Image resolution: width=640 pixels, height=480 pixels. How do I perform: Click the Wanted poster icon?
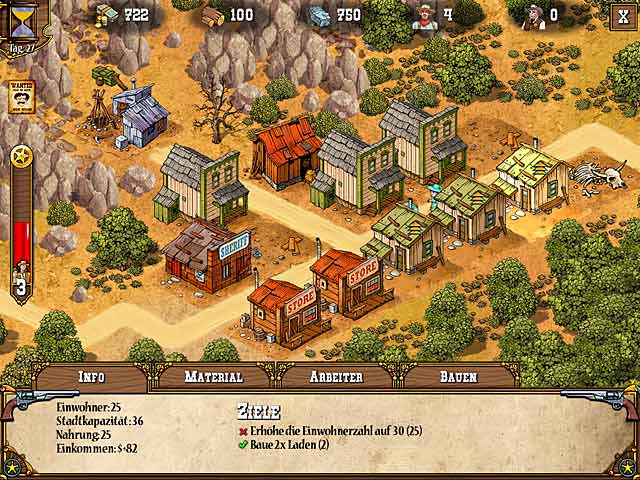tap(22, 96)
